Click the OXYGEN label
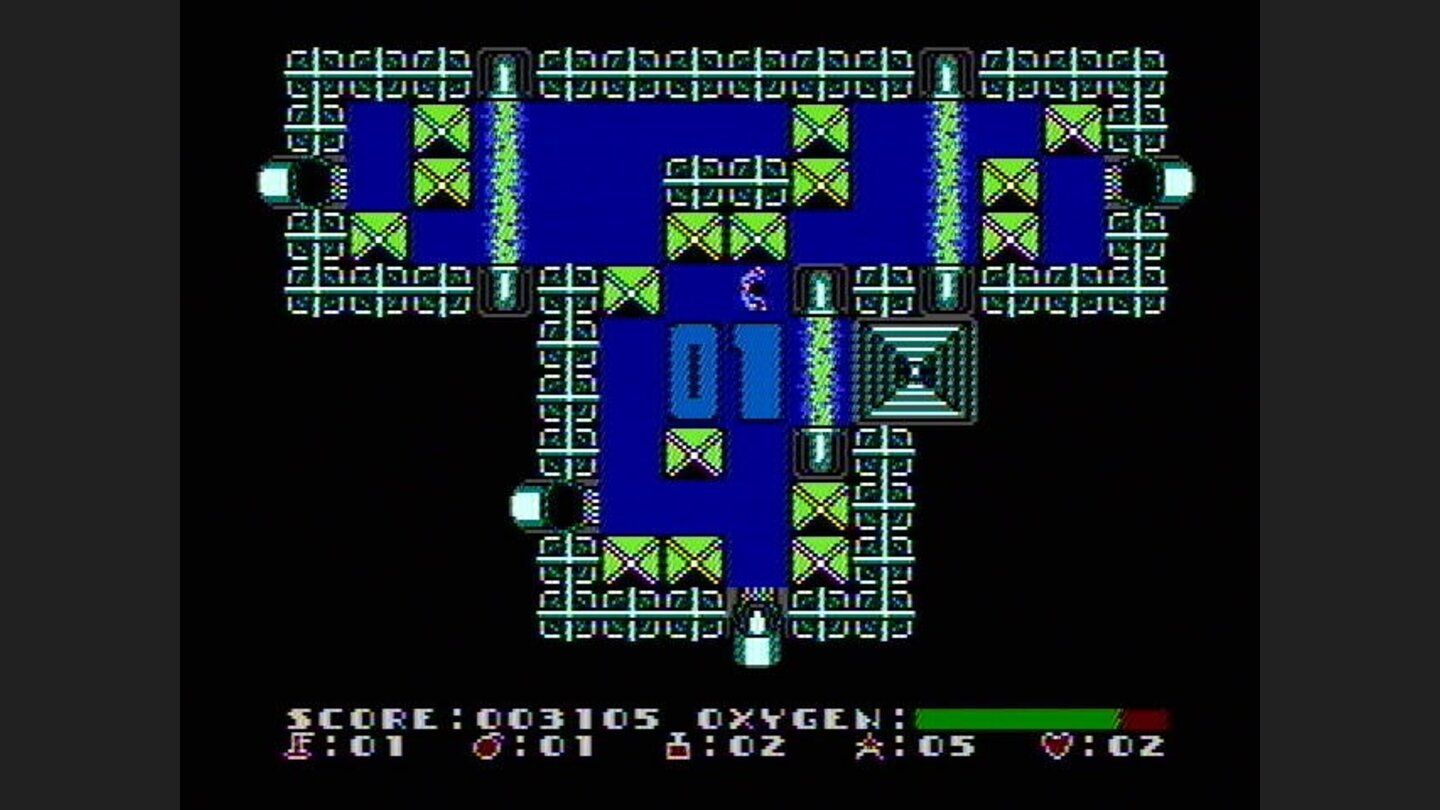Image resolution: width=1440 pixels, height=810 pixels. [790, 716]
